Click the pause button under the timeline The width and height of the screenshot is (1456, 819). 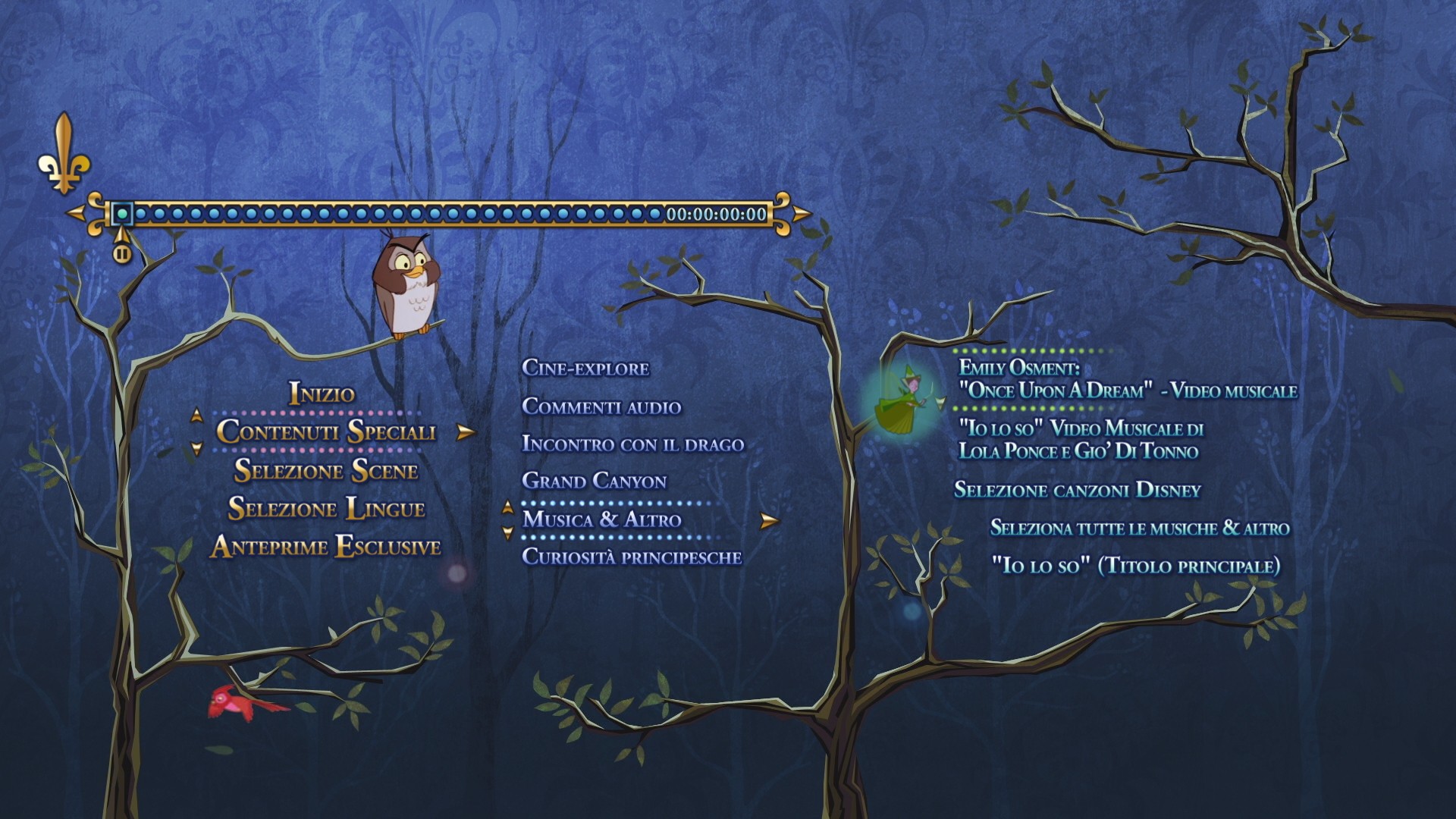pos(122,253)
